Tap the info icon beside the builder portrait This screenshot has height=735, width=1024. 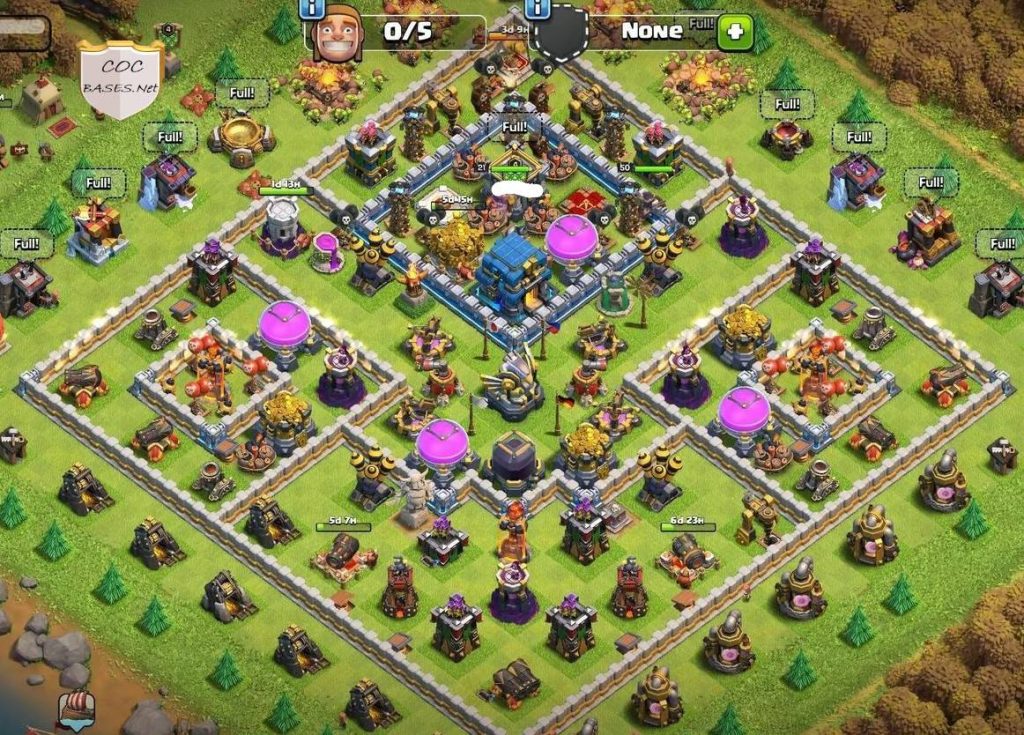click(x=314, y=8)
